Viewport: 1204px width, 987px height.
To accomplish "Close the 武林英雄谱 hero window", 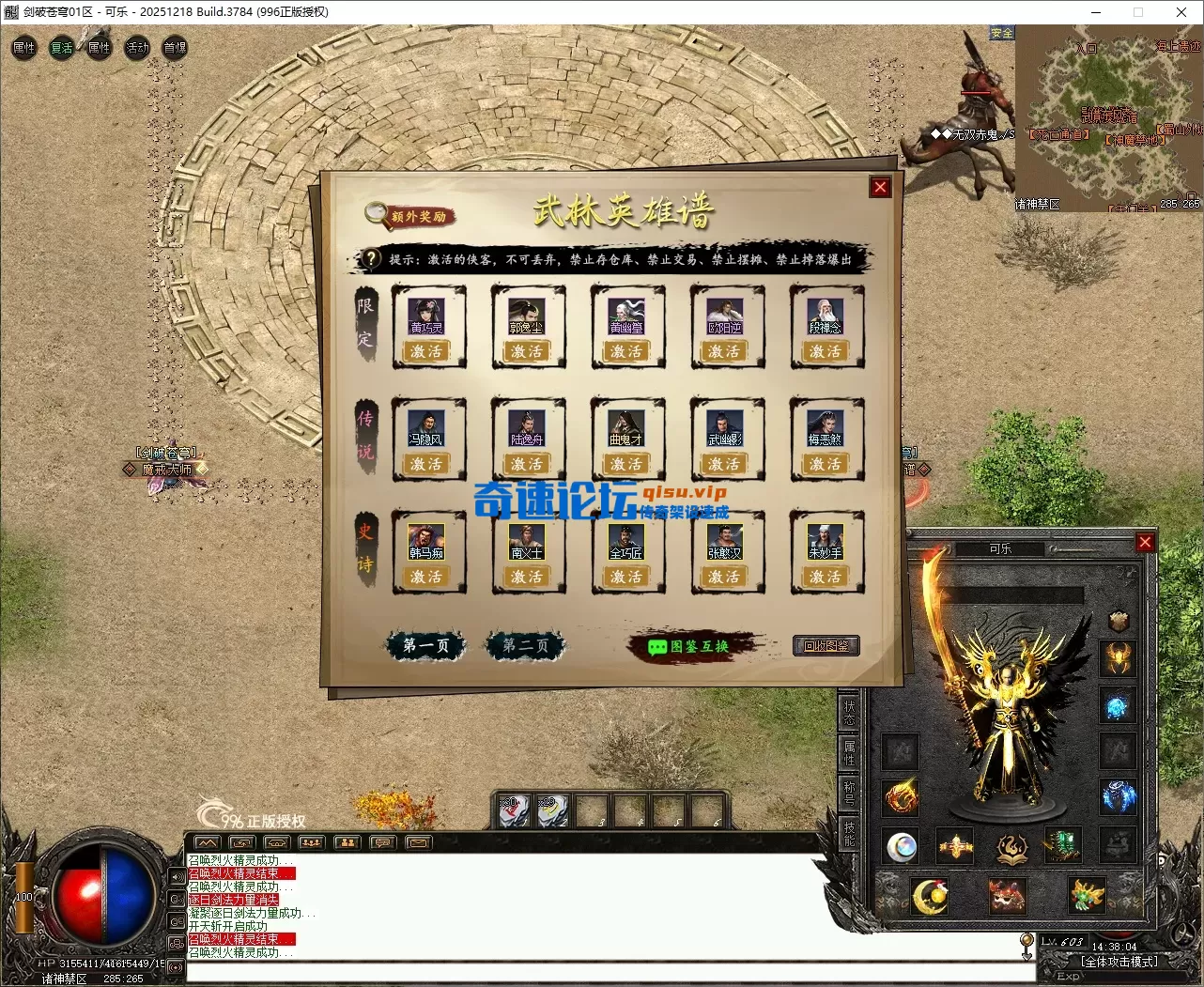I will pyautogui.click(x=880, y=187).
